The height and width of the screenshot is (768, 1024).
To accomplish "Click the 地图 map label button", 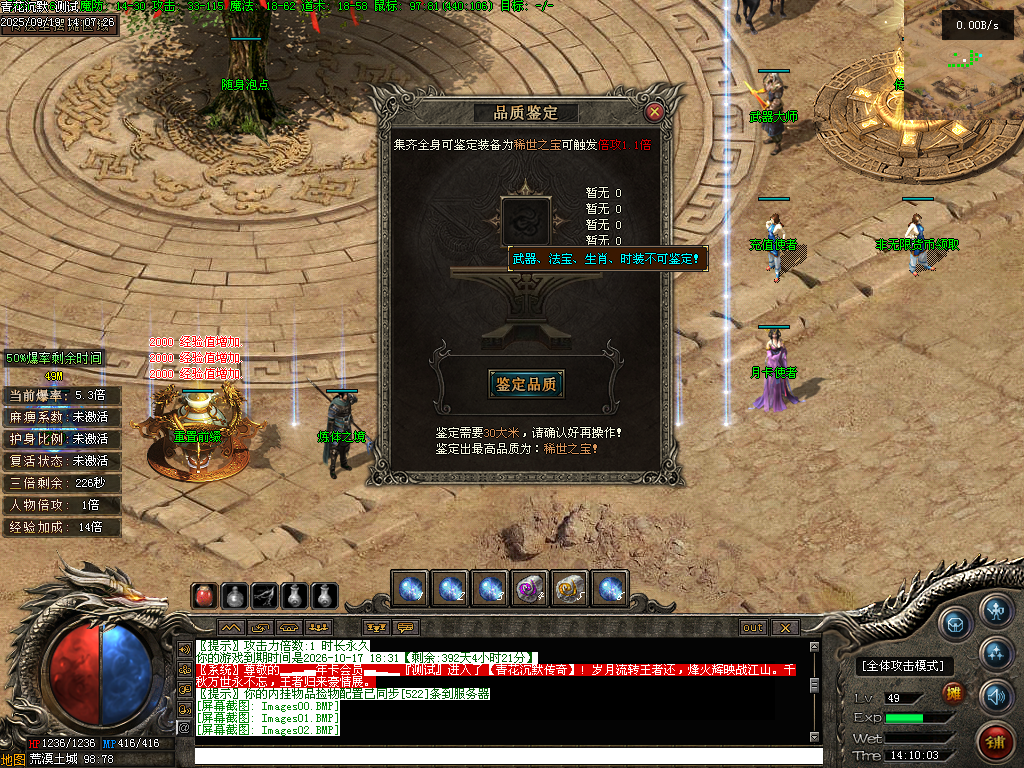I will tap(13, 759).
